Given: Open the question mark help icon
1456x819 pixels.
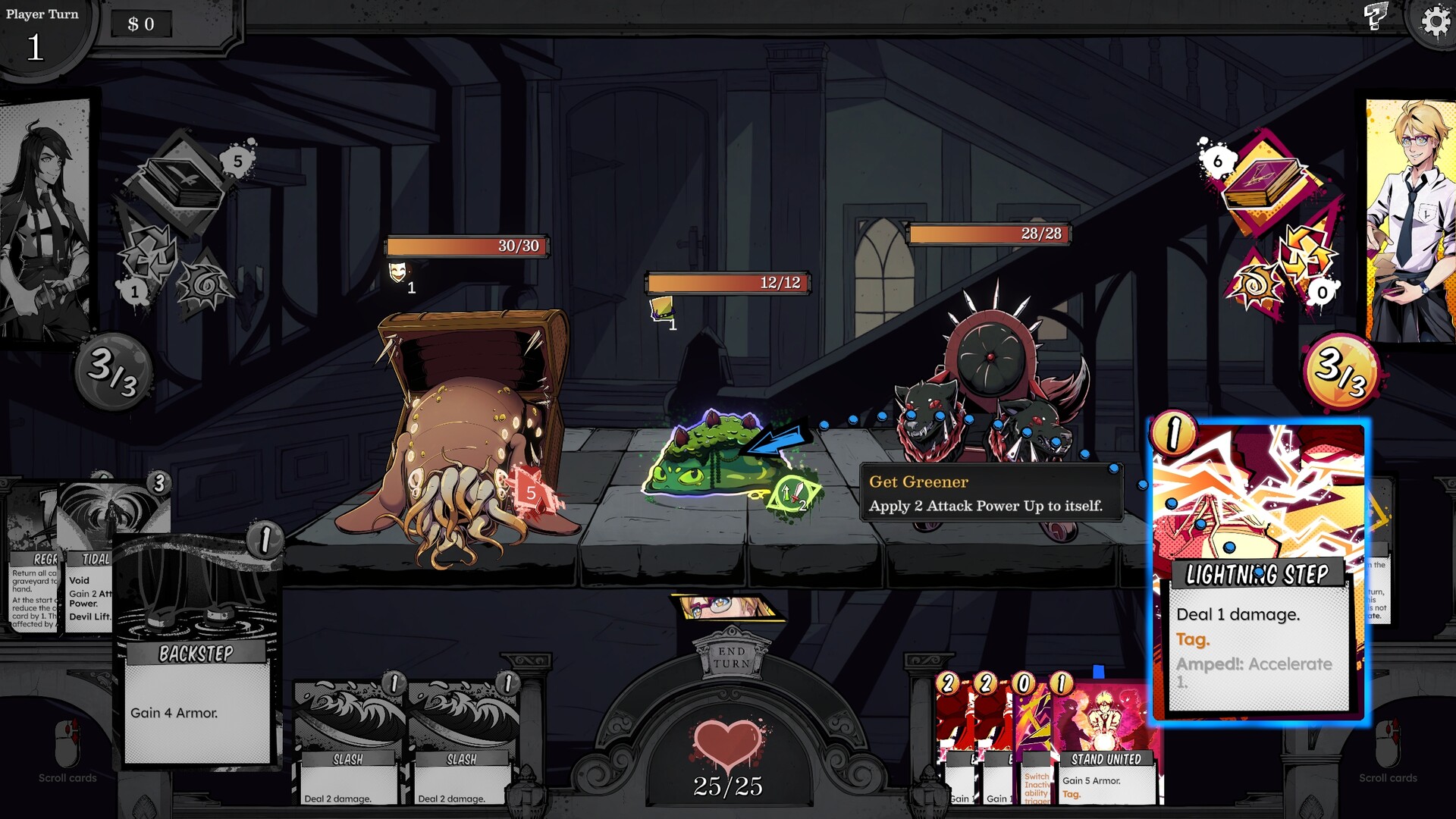Looking at the screenshot, I should 1375,16.
